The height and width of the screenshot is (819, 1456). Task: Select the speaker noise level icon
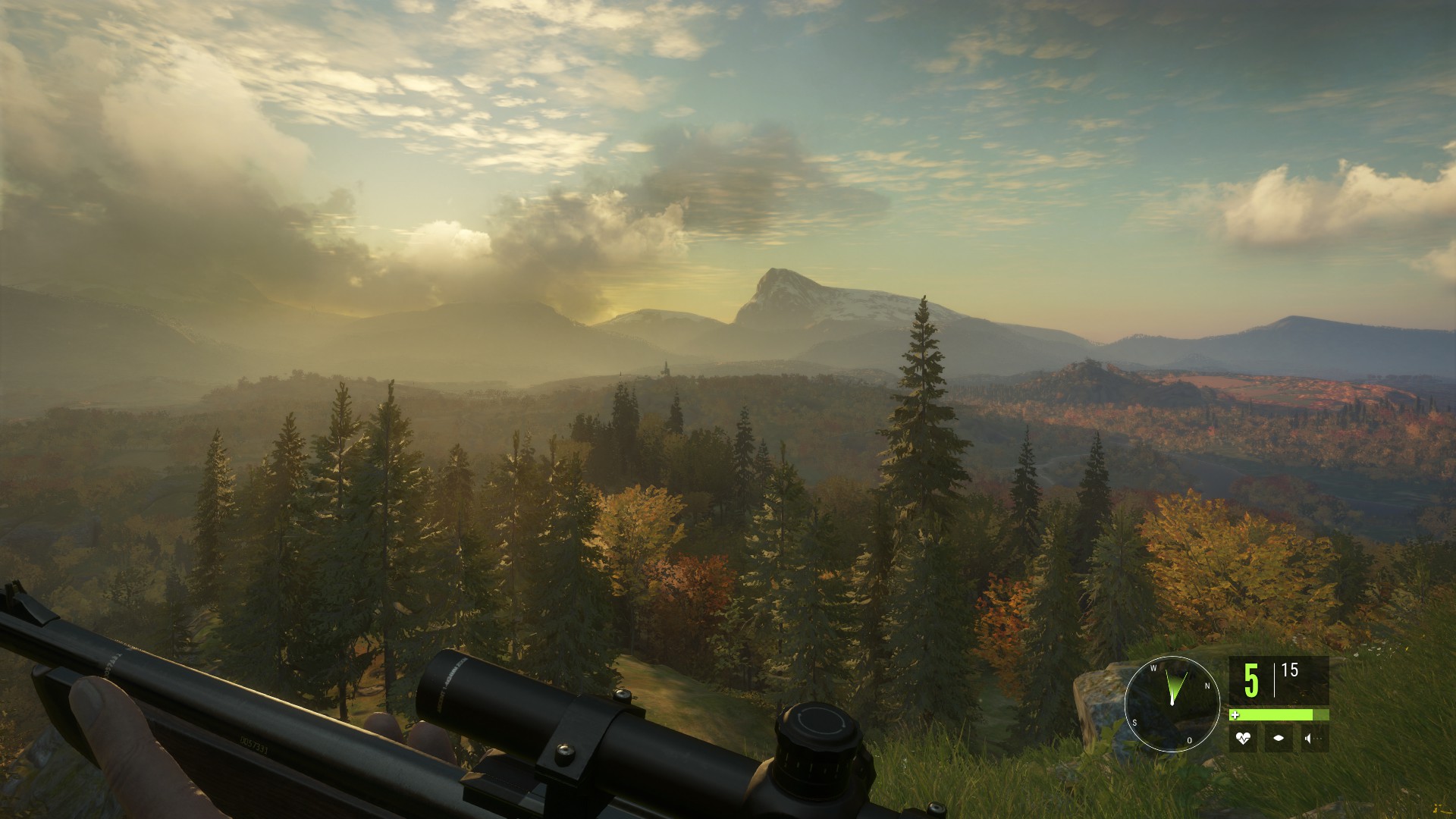[x=1315, y=738]
